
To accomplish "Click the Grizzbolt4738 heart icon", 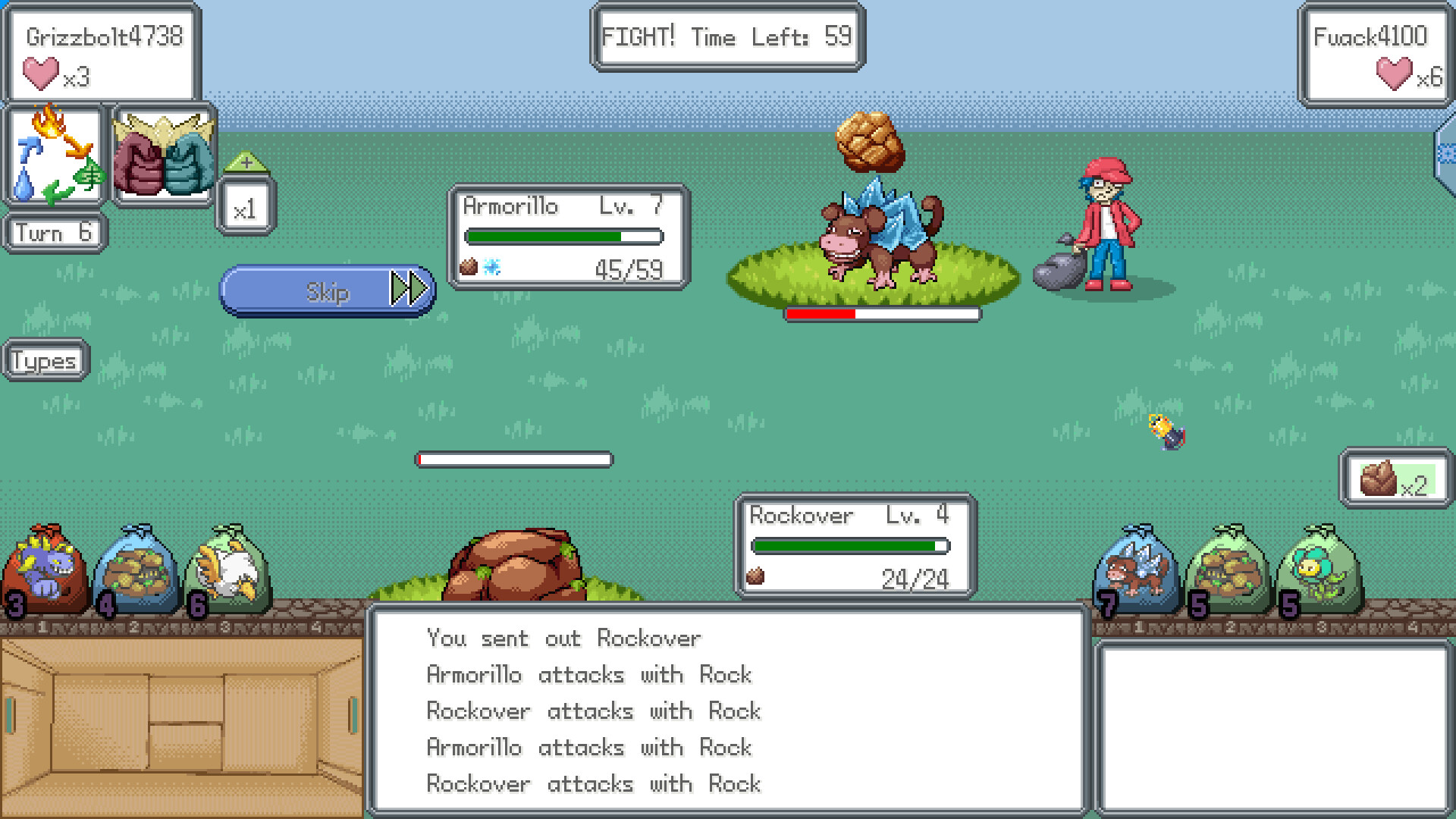I will [42, 74].
